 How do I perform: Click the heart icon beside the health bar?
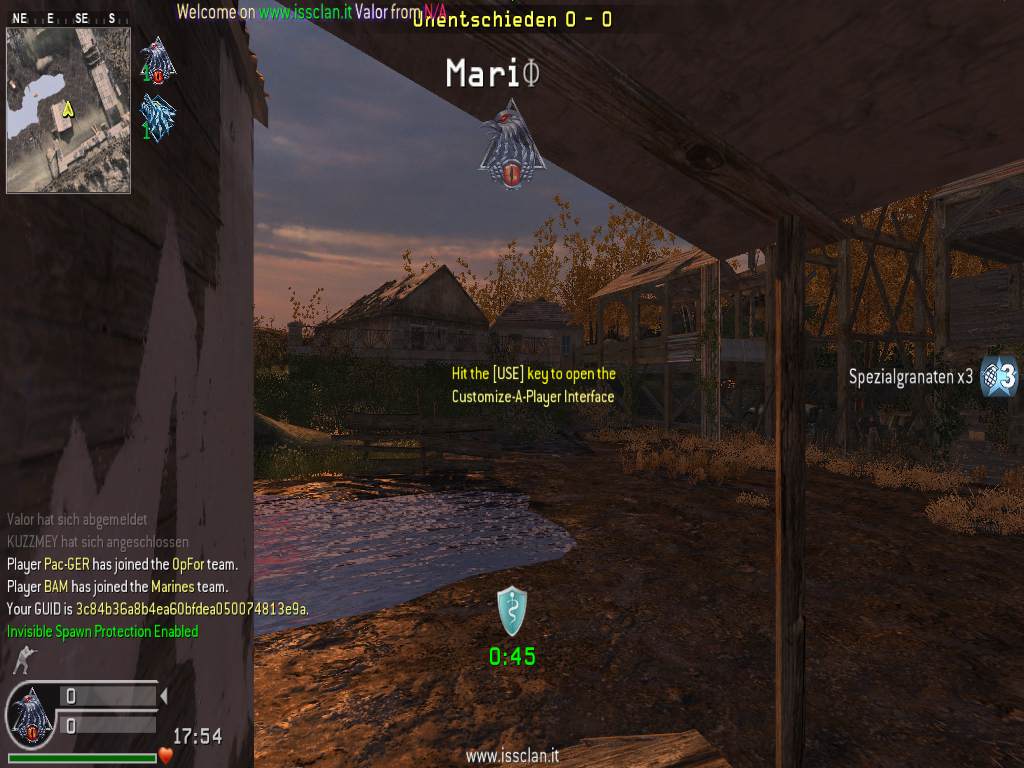click(166, 756)
